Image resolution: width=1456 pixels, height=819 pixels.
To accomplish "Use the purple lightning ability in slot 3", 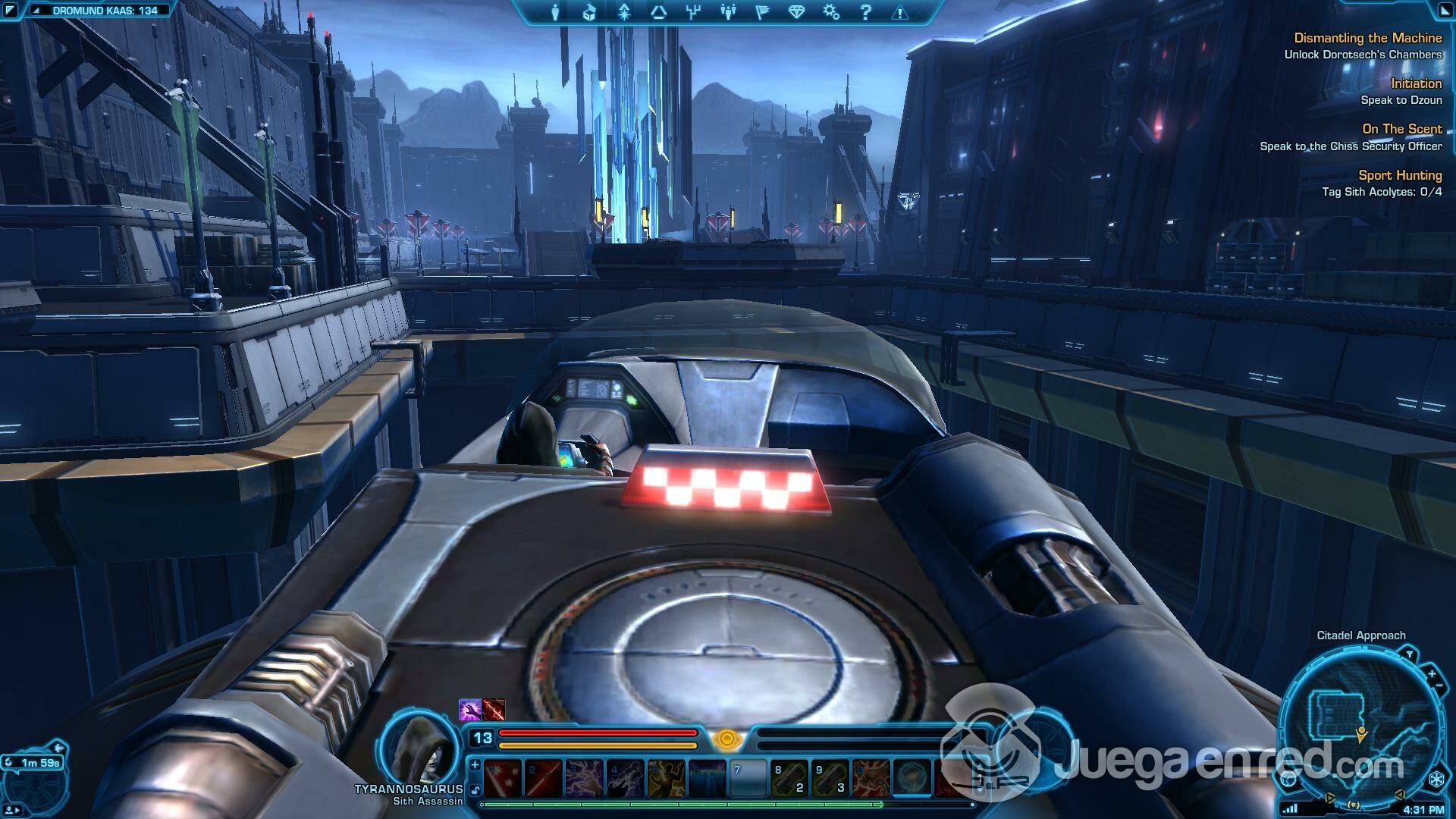I will 584,778.
